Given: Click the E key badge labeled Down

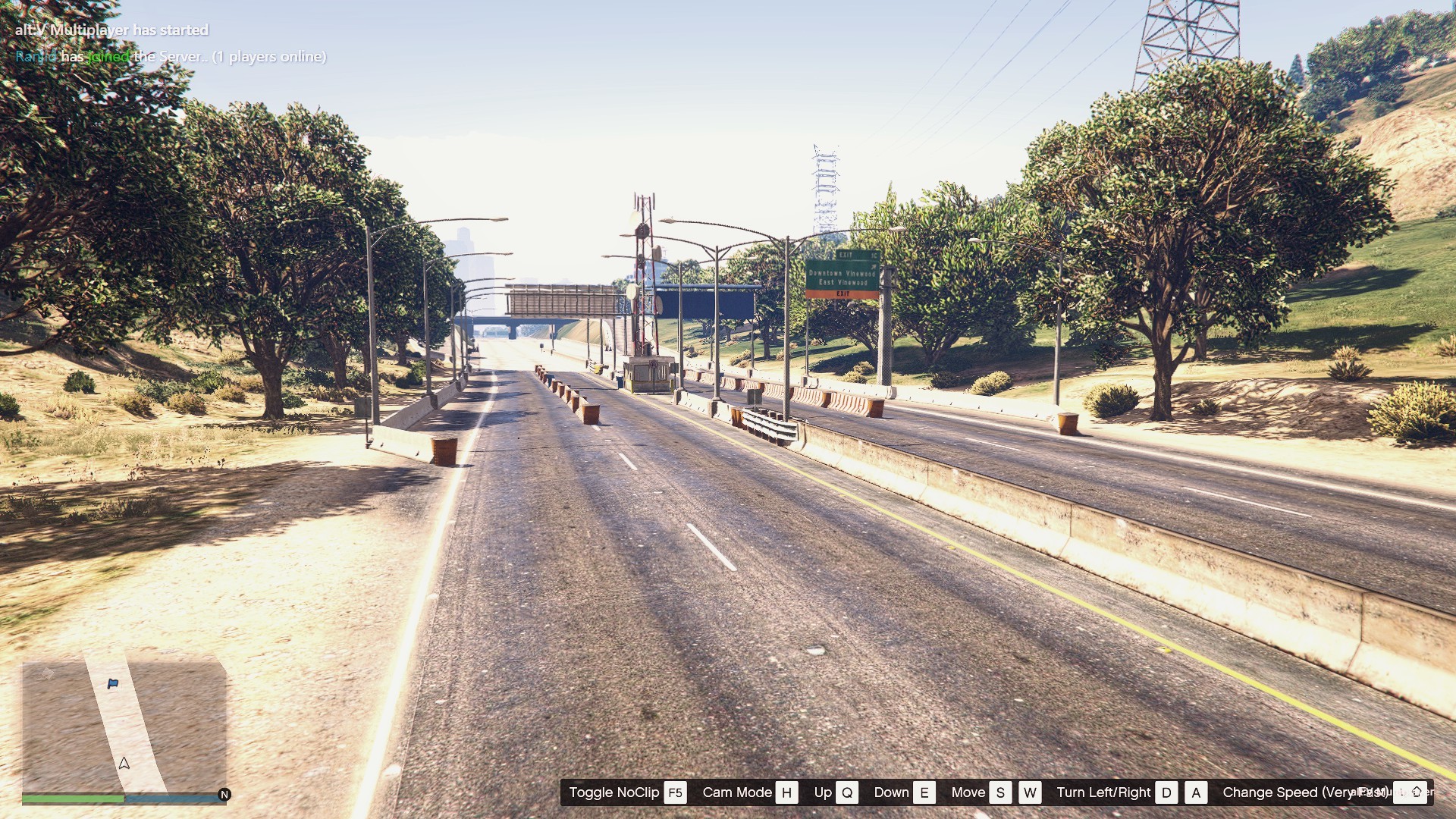Looking at the screenshot, I should click(x=924, y=792).
